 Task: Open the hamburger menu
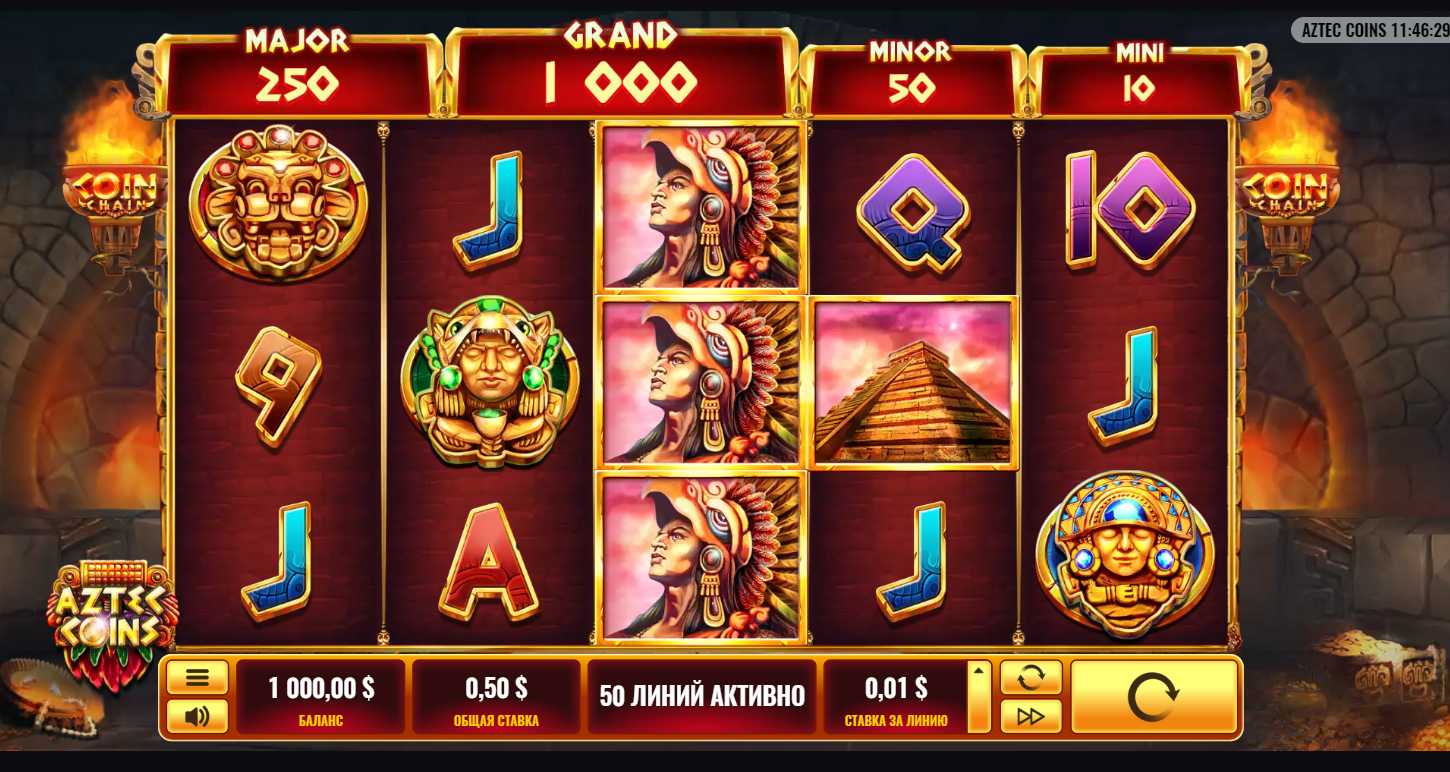197,677
